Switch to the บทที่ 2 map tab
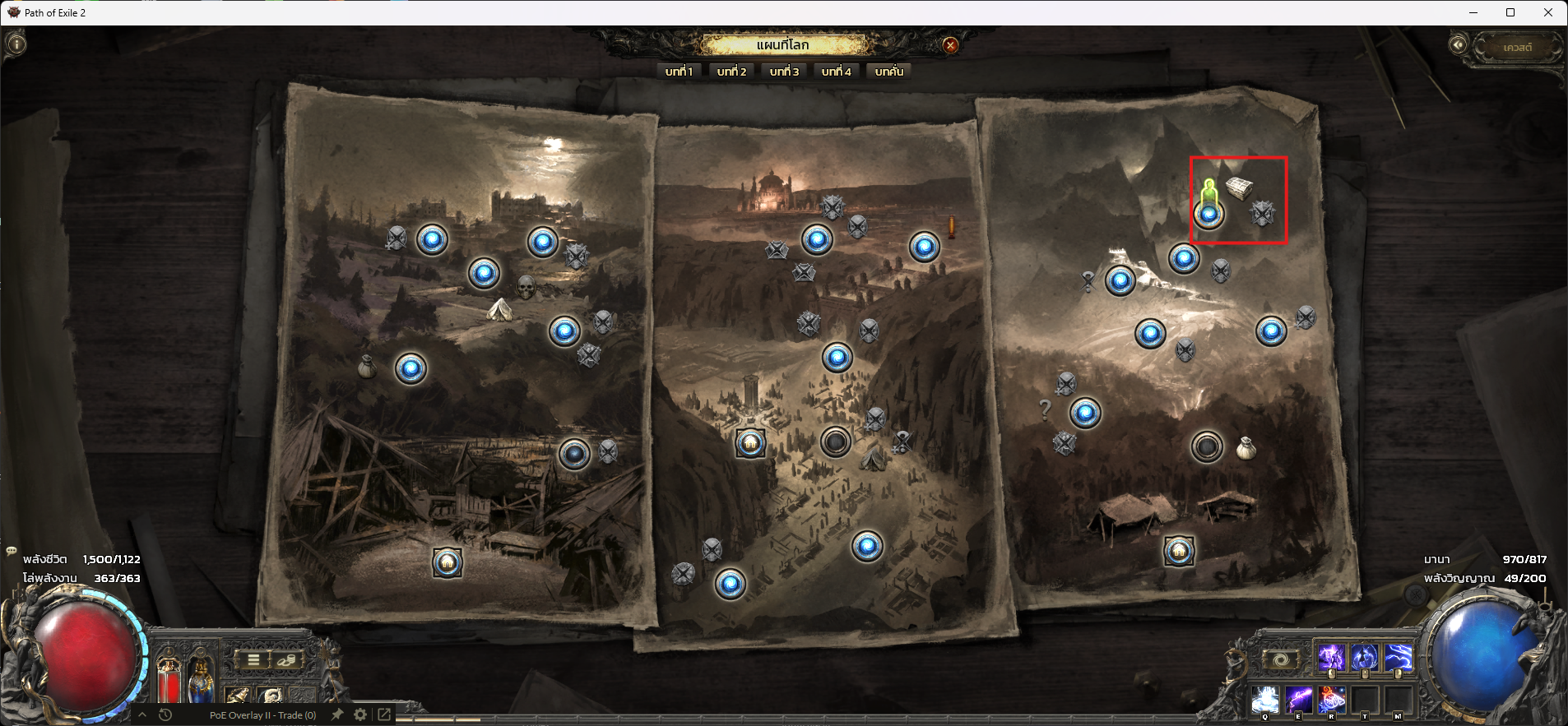Screen dimensions: 1568x726 pos(731,72)
